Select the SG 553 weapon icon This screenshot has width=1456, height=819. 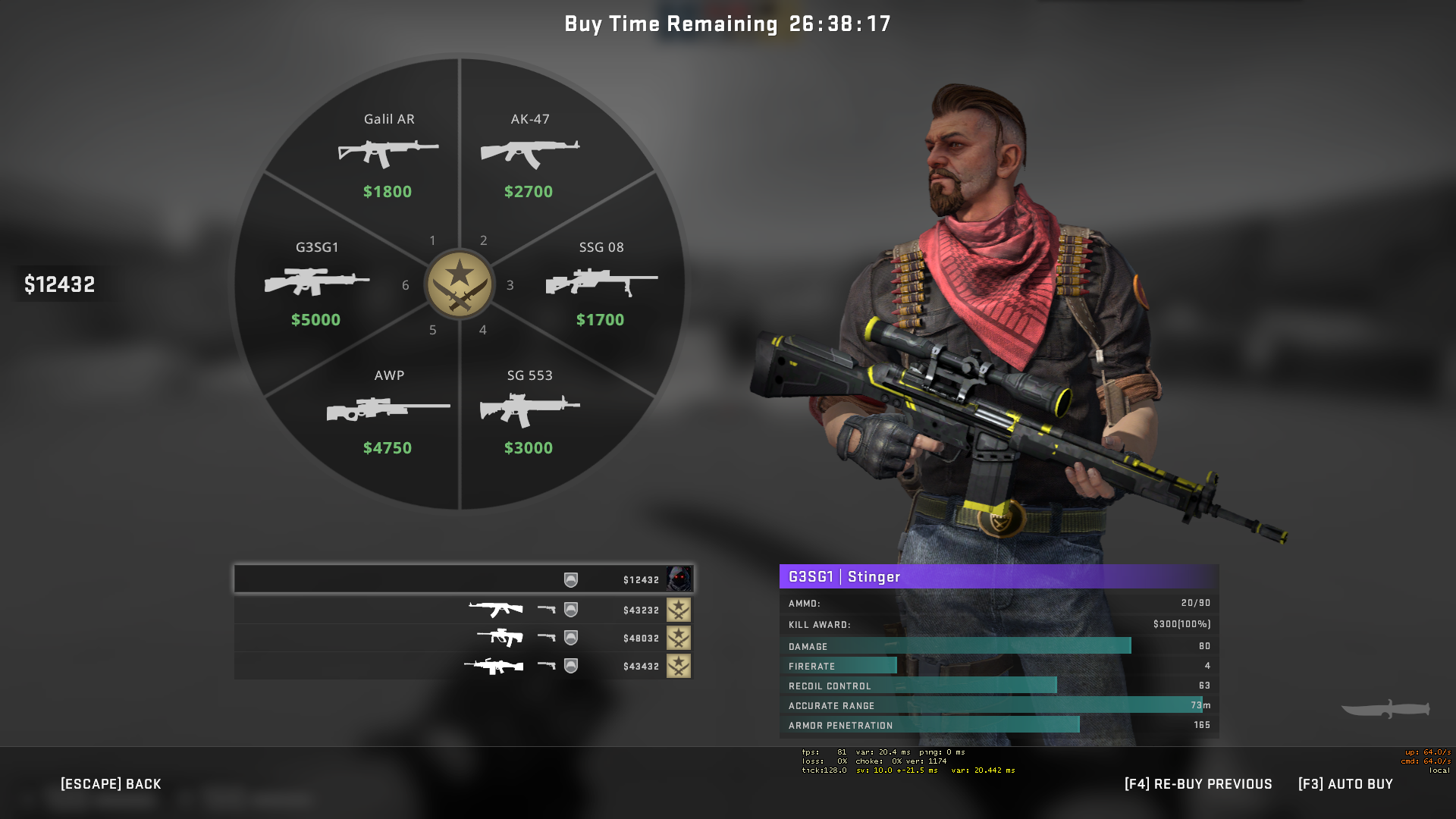[530, 409]
